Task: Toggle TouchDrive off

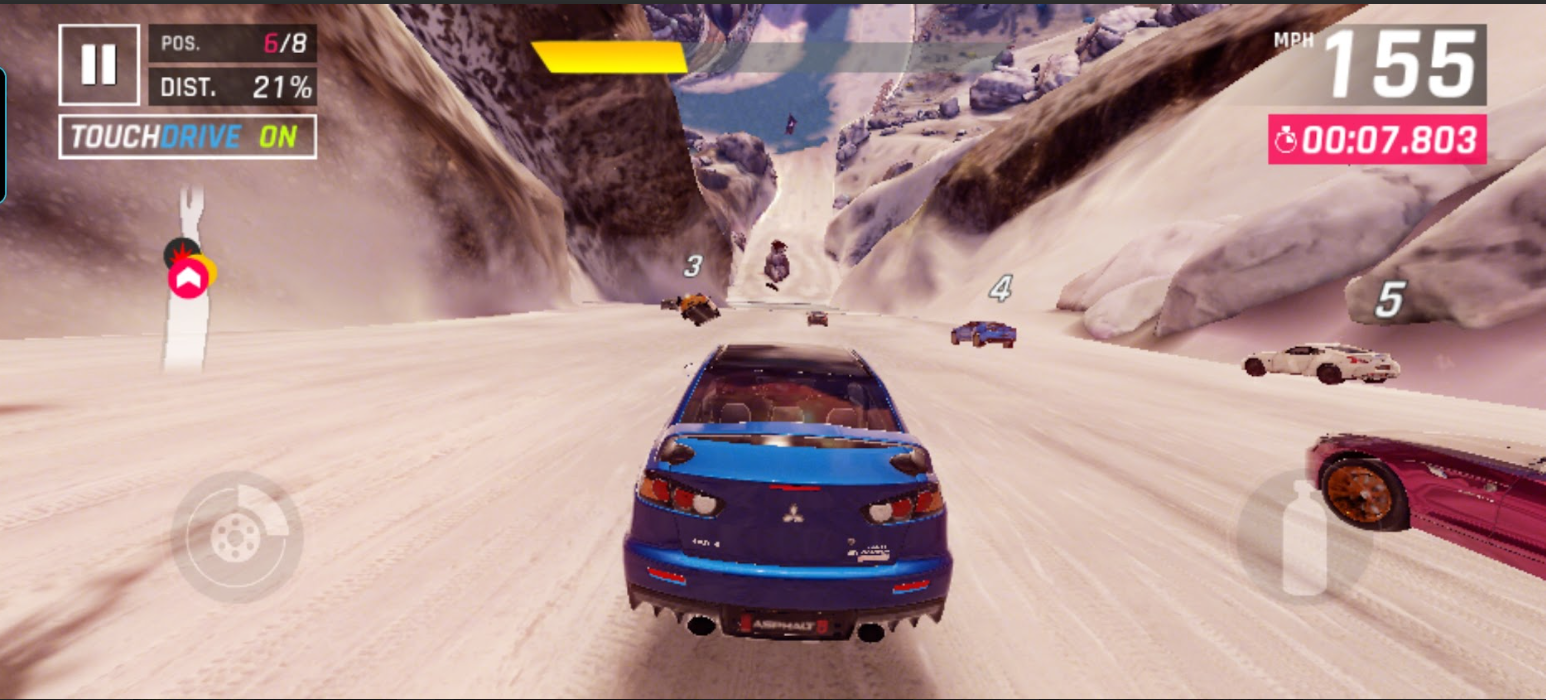Action: click(188, 137)
